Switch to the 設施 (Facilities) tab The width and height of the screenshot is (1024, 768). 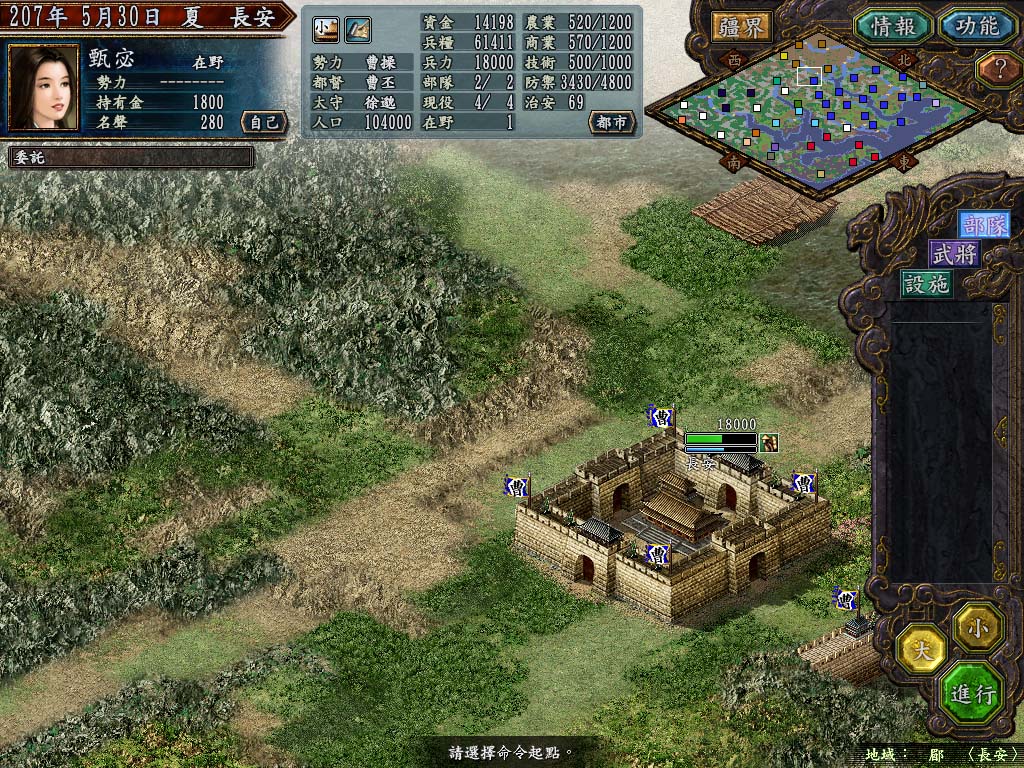tap(926, 284)
